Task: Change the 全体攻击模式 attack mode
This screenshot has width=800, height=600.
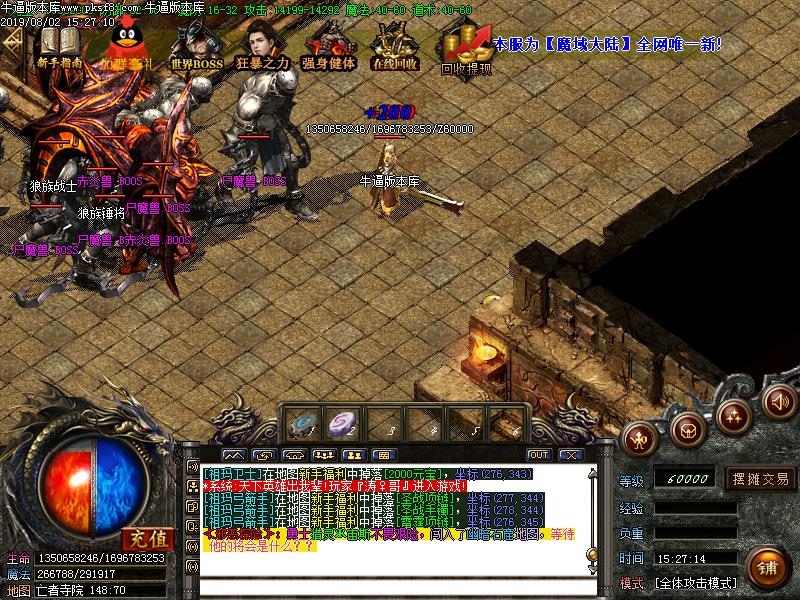Action: click(x=695, y=582)
